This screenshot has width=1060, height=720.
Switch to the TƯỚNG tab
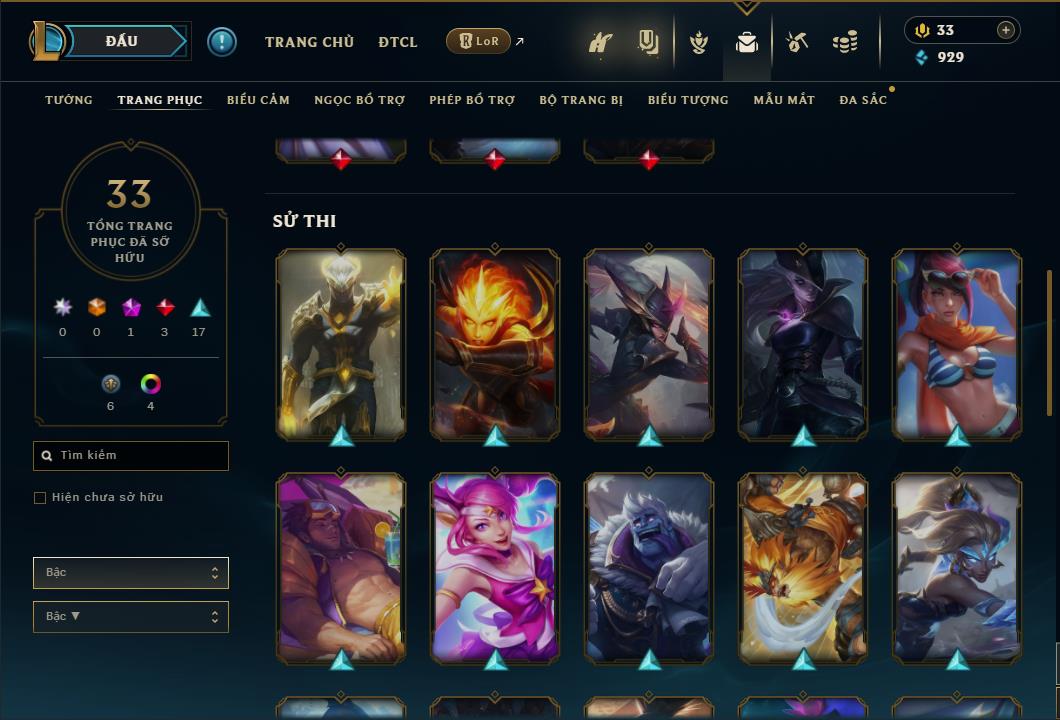pyautogui.click(x=69, y=100)
